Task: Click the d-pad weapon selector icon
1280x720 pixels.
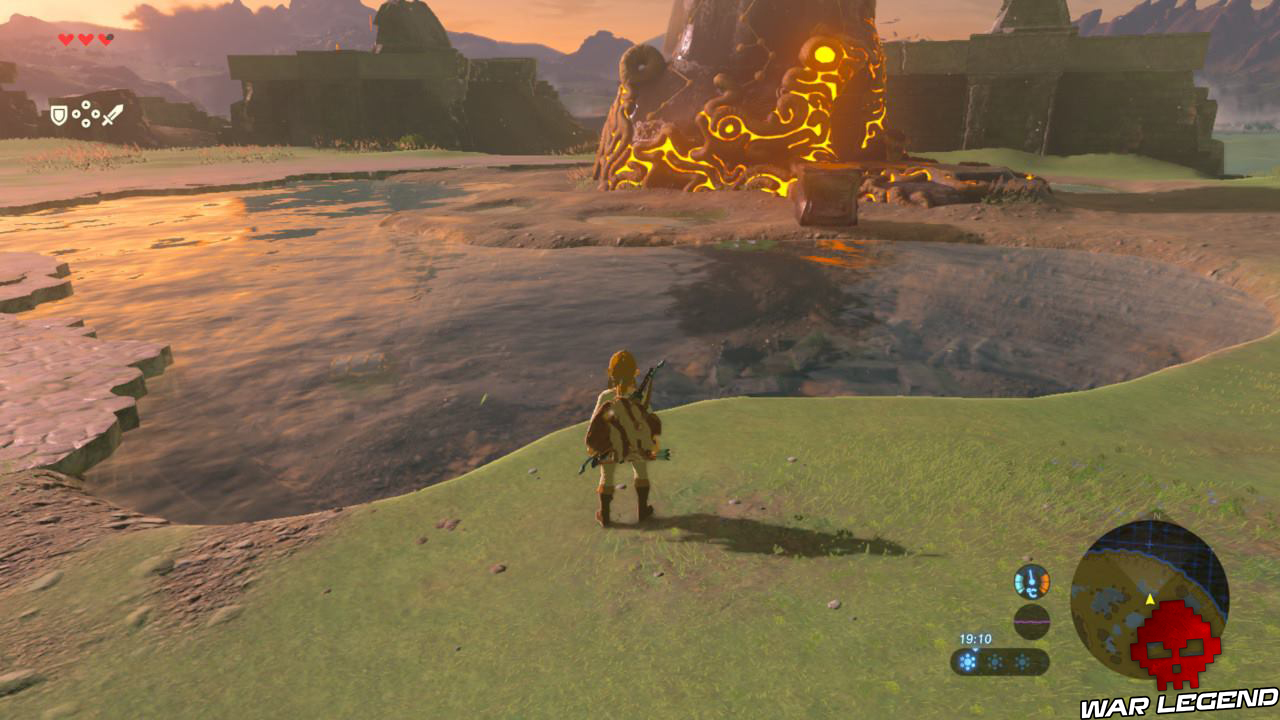Action: pos(86,114)
